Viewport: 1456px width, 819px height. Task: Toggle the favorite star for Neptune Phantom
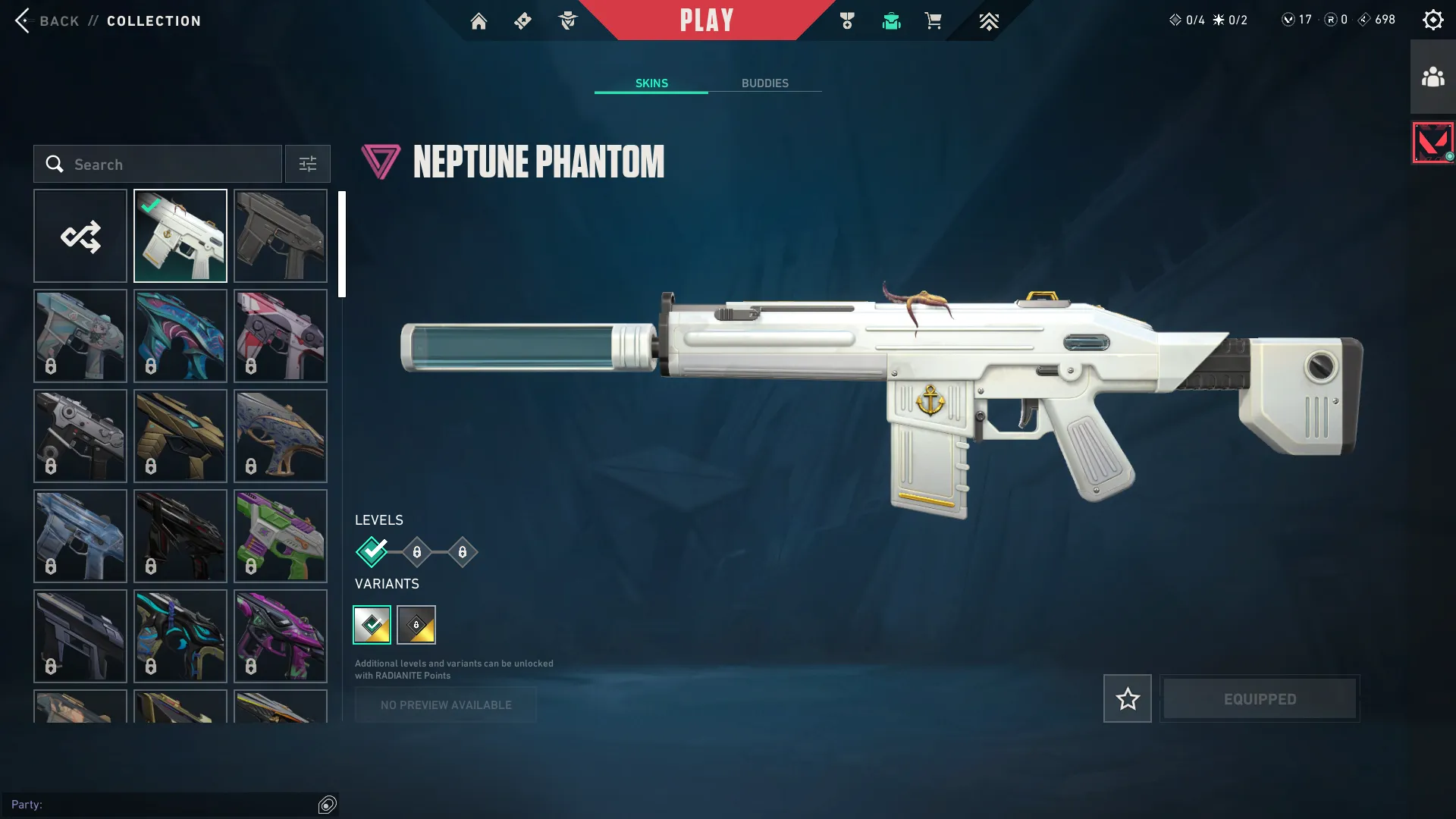tap(1127, 698)
